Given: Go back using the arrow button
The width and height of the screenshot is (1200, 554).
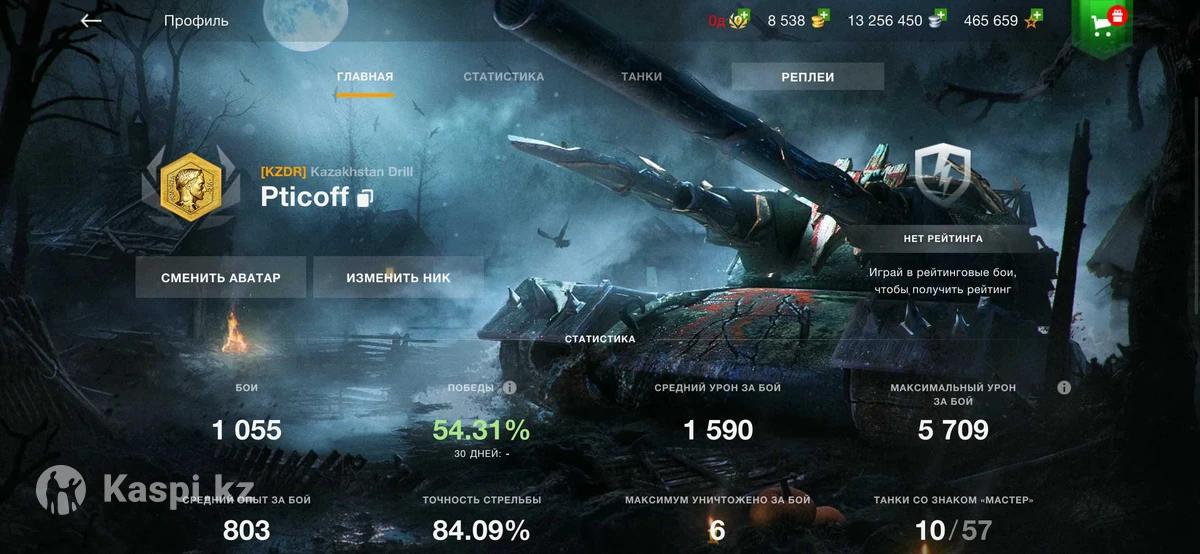Looking at the screenshot, I should tap(91, 20).
